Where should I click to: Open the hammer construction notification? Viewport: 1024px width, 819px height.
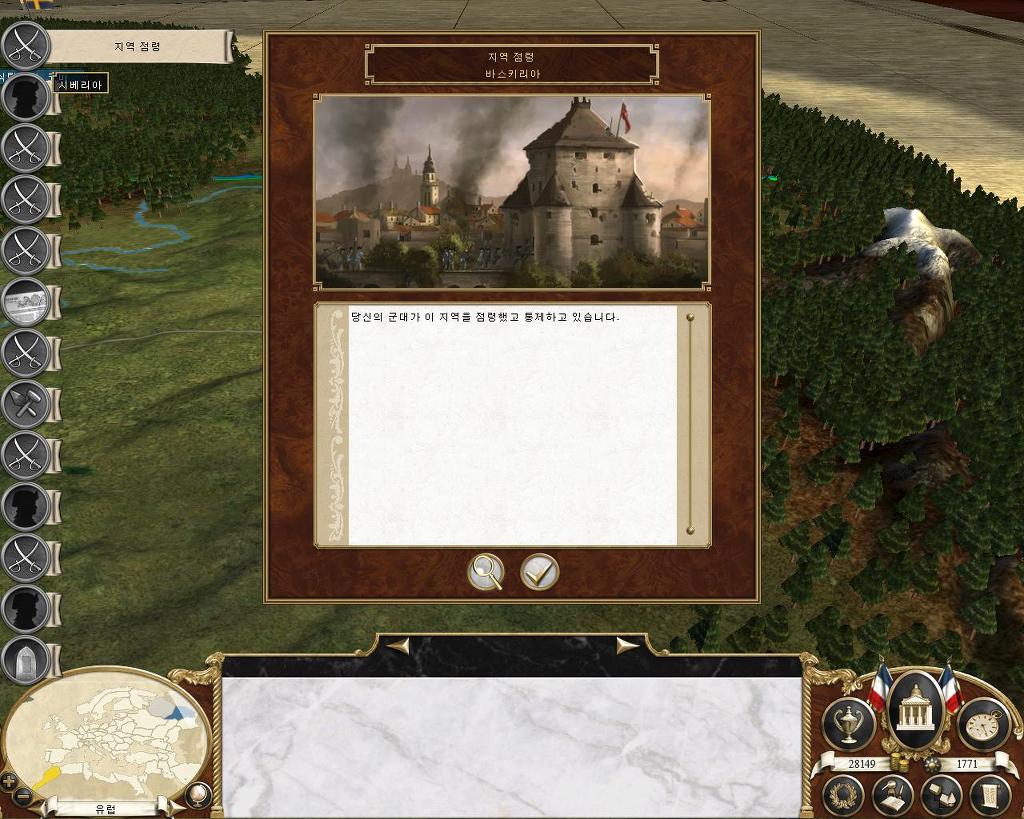[x=26, y=404]
